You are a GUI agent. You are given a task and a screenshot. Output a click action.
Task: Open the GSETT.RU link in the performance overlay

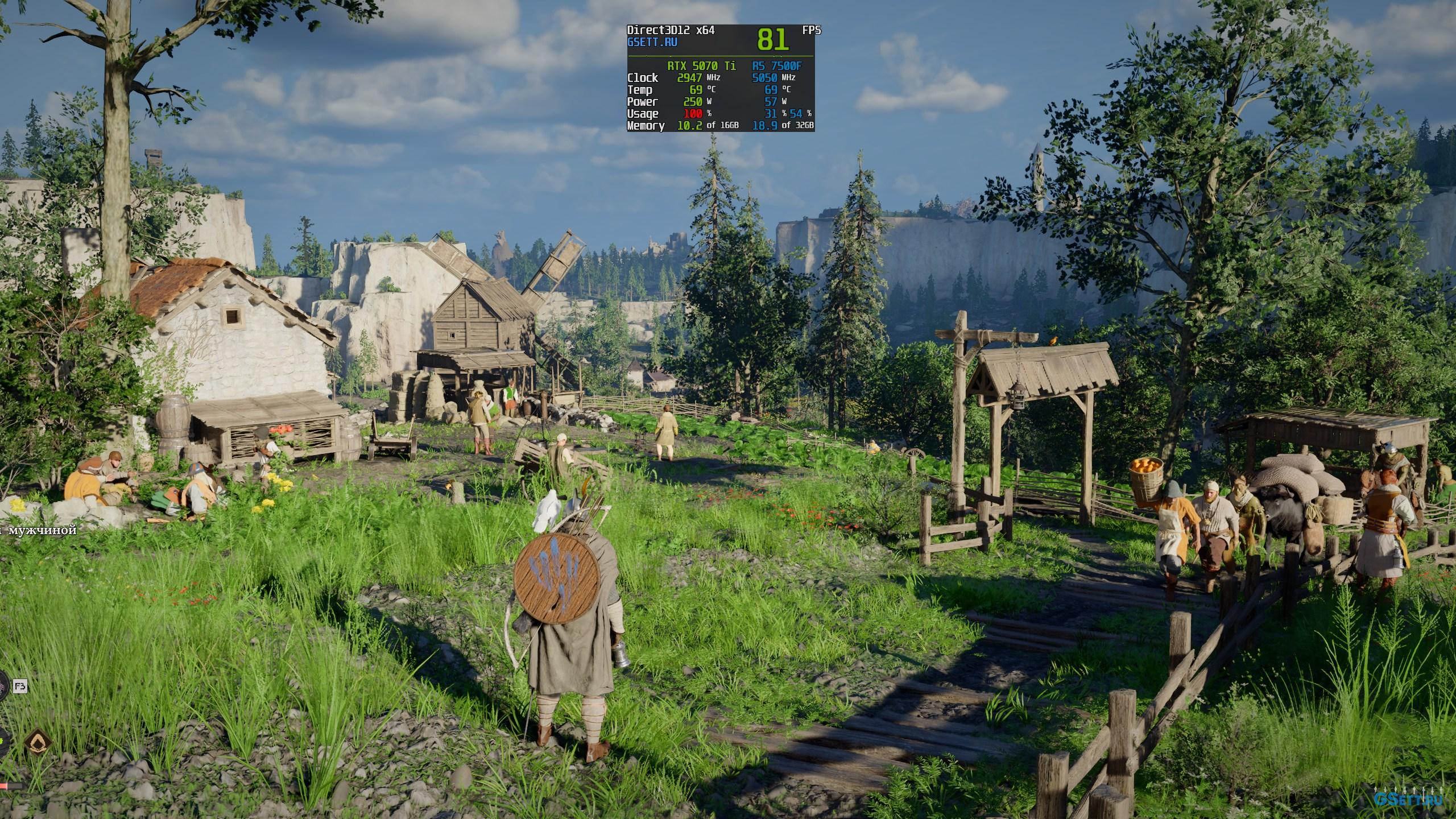652,42
